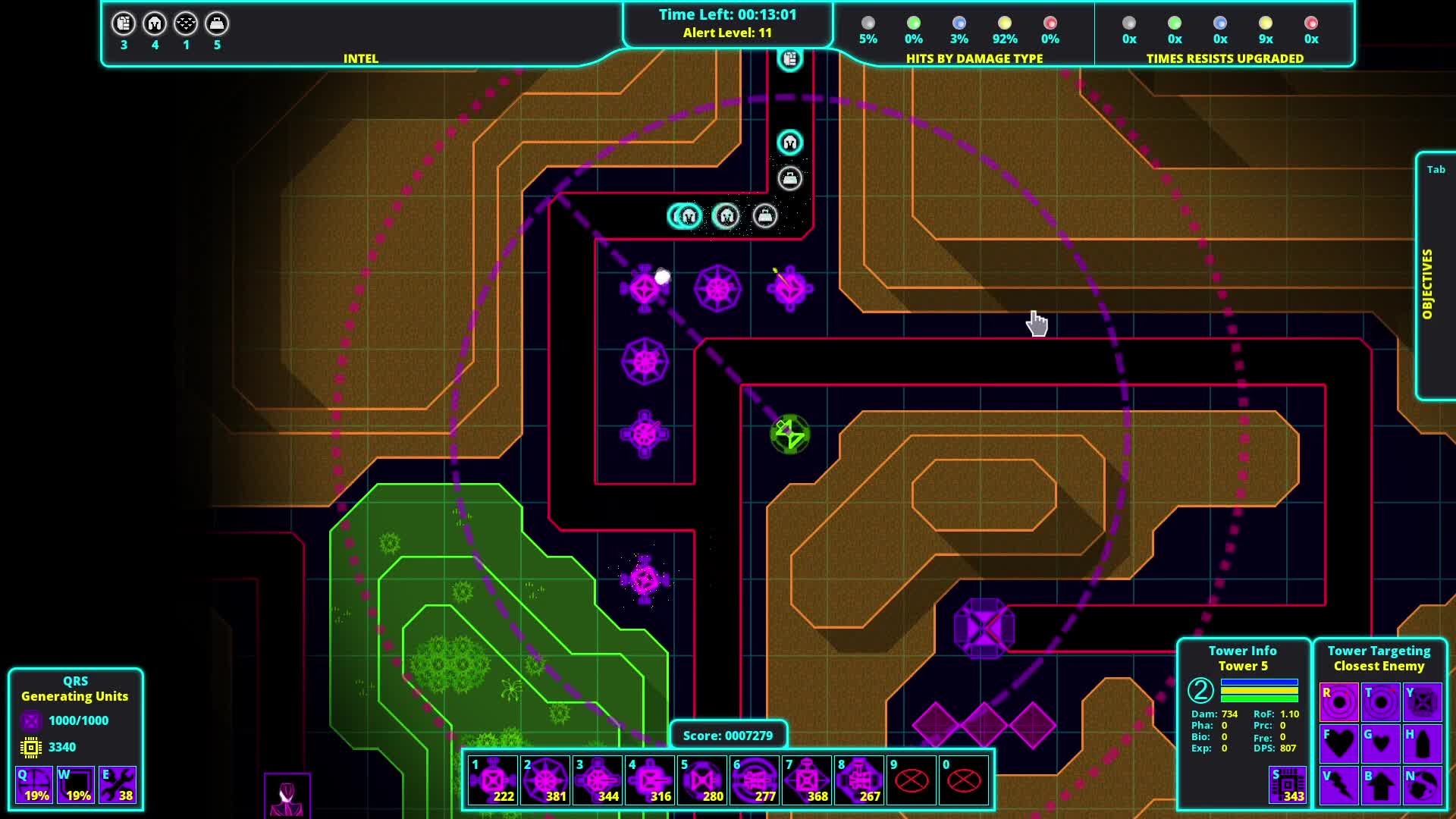Switch targeting to Strongest using the T button
The width and height of the screenshot is (1456, 819).
[1379, 701]
